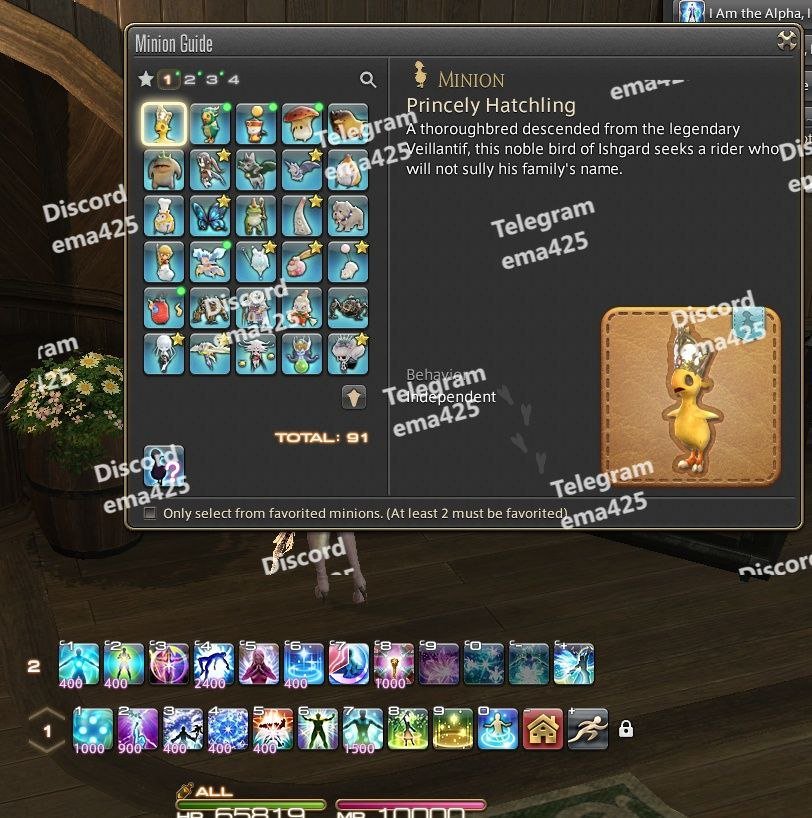This screenshot has height=818, width=812.
Task: Cycle hotbar 1 with the number arrows
Action: 46,731
